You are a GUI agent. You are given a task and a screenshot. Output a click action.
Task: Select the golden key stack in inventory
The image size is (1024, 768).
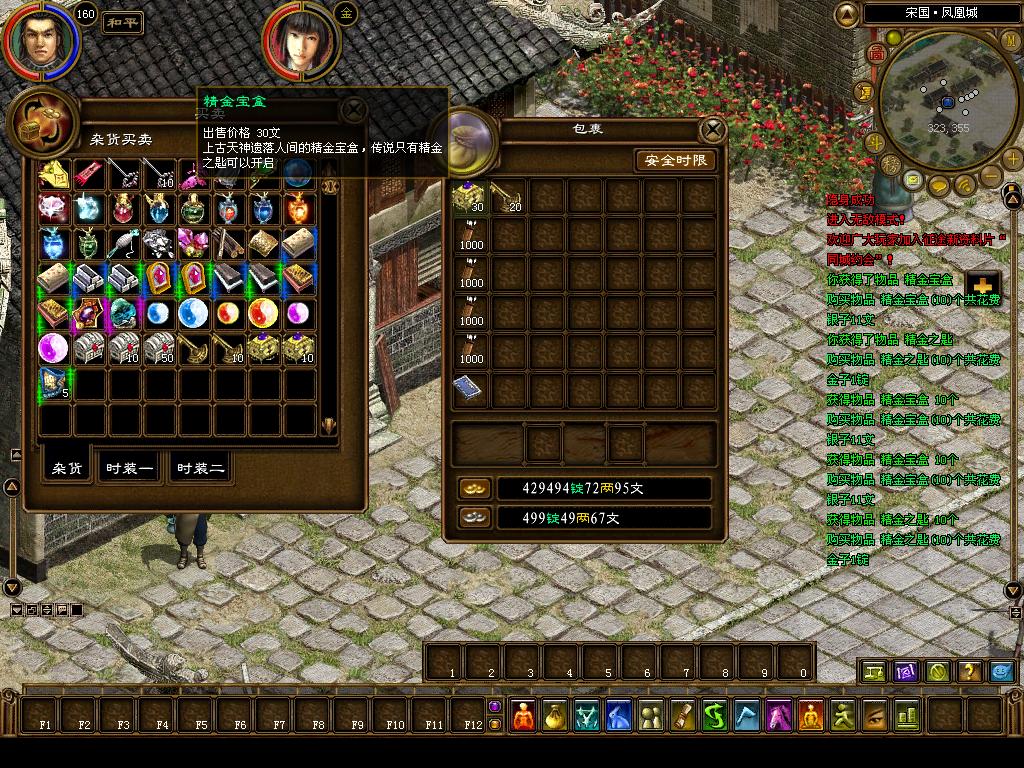tap(508, 198)
